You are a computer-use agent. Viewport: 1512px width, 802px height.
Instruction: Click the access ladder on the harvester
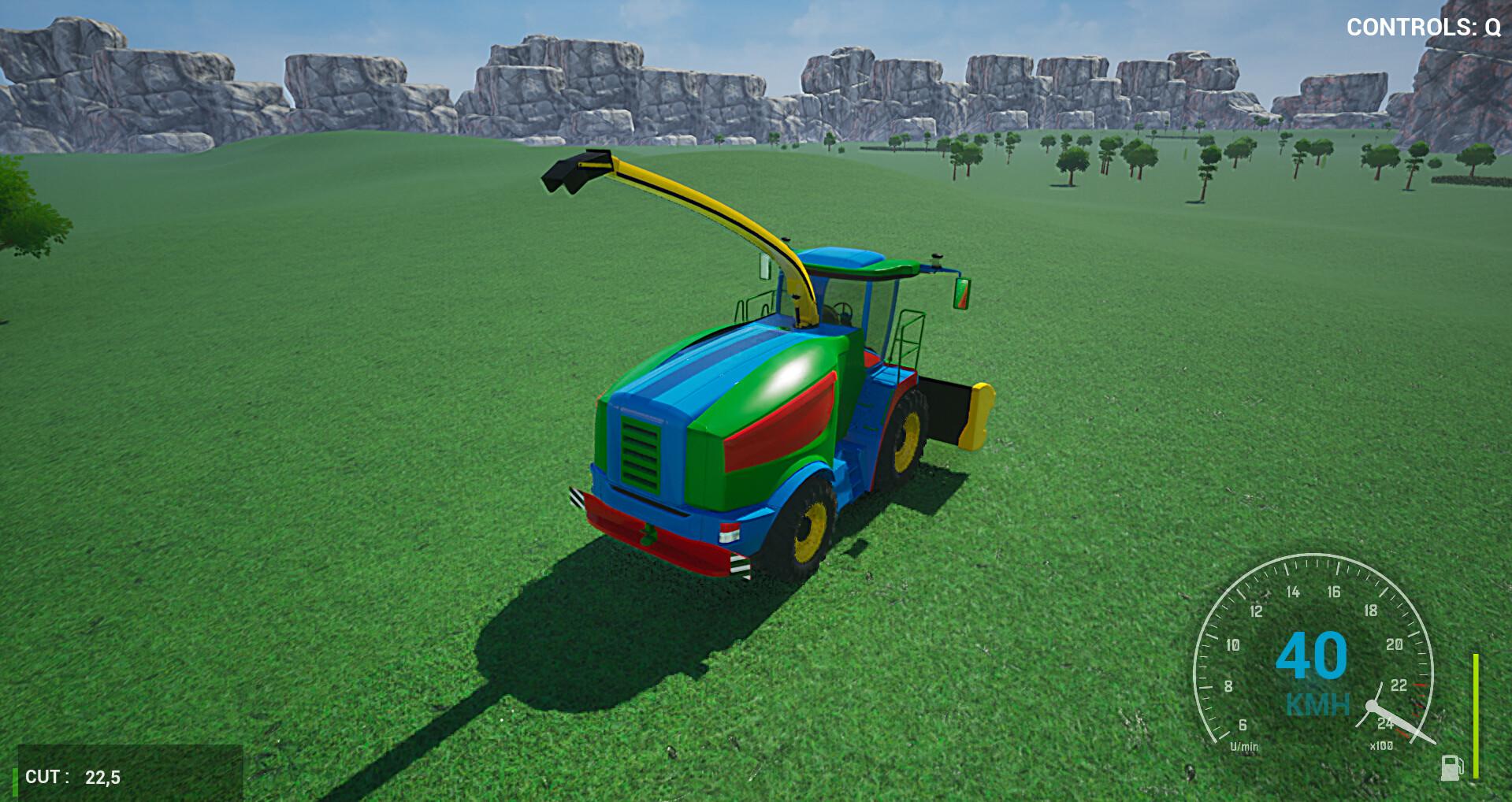point(908,339)
